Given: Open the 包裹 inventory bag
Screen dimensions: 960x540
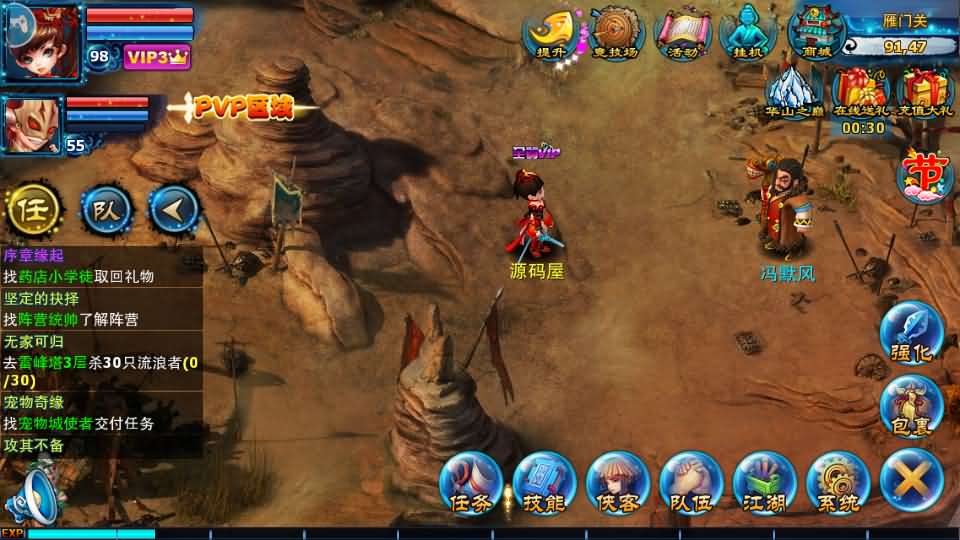Looking at the screenshot, I should pos(911,405).
